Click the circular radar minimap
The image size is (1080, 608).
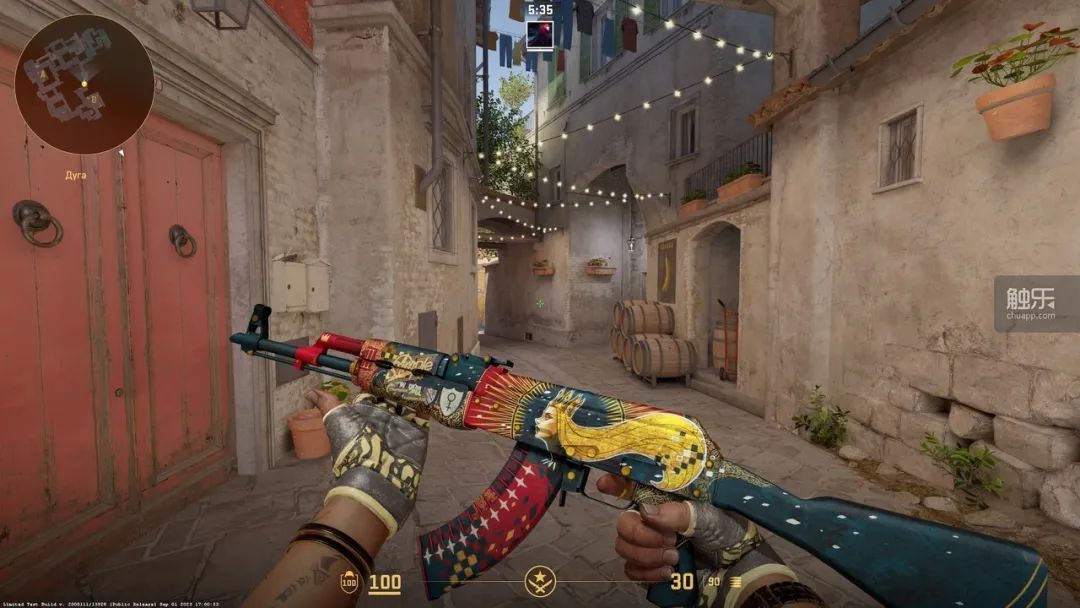click(84, 84)
